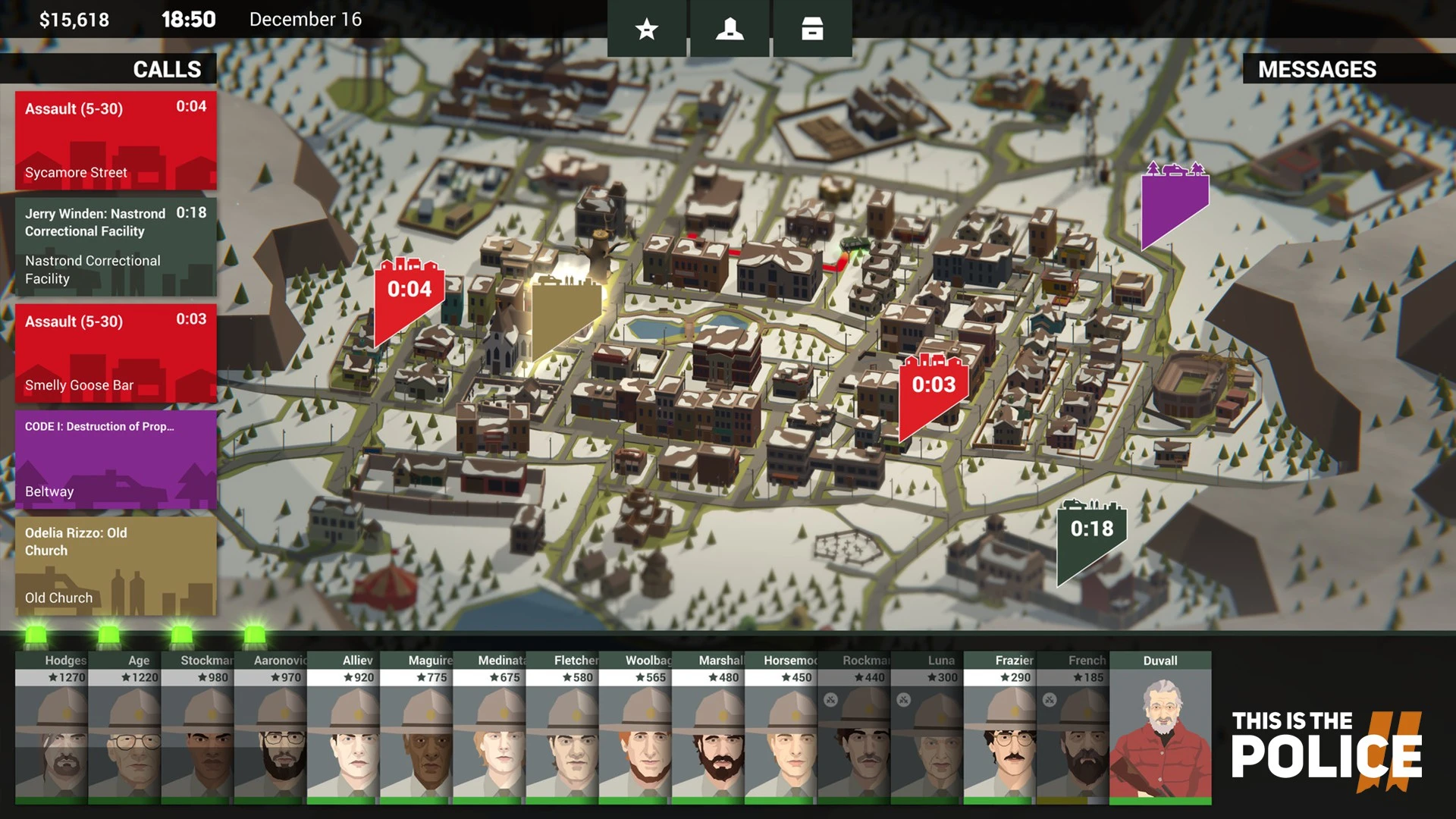Image resolution: width=1456 pixels, height=819 pixels.
Task: Select the Jerry Winden Nastrond Correctional Facility call
Action: 115,246
